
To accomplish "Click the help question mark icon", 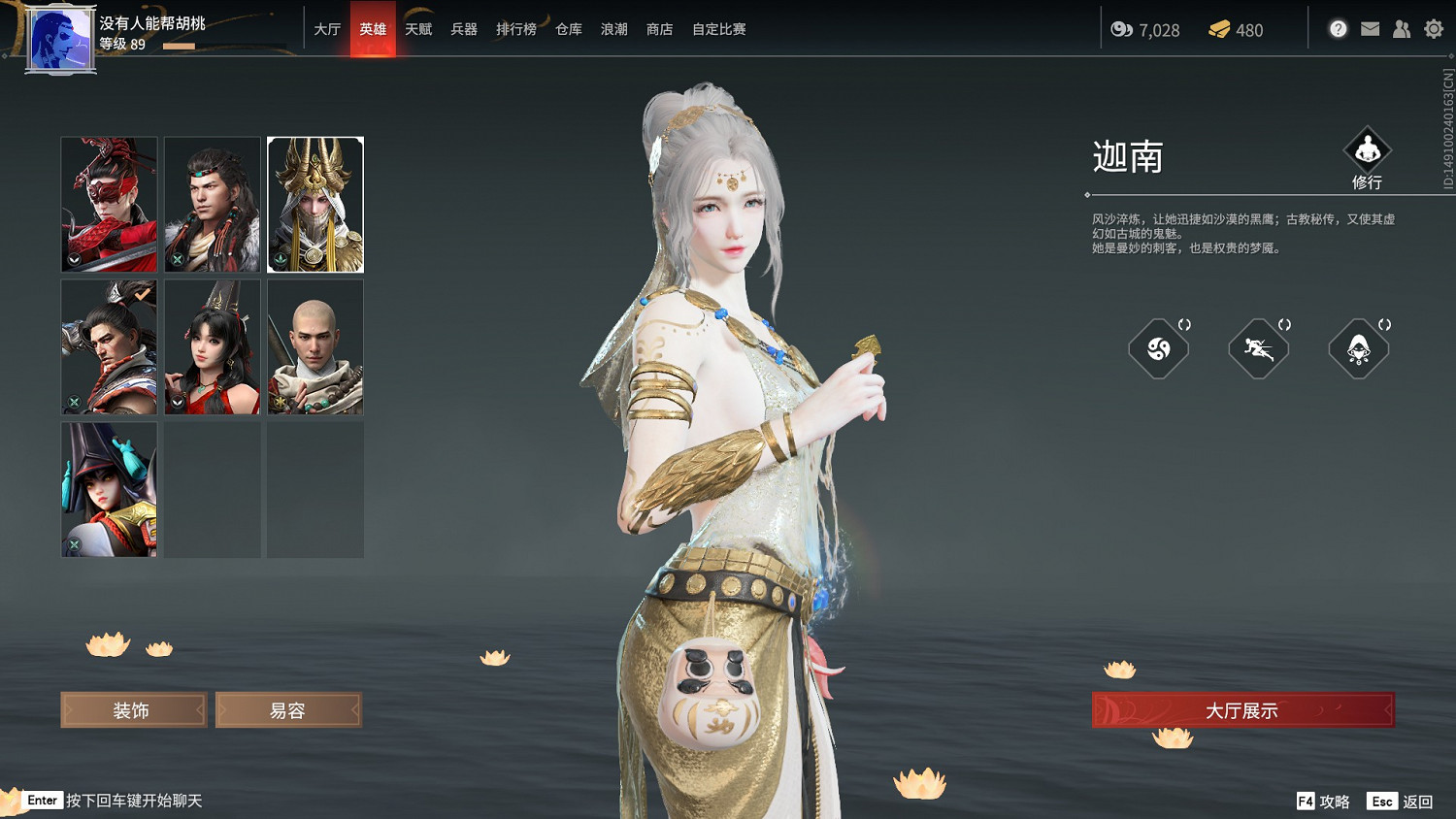I will (x=1338, y=28).
